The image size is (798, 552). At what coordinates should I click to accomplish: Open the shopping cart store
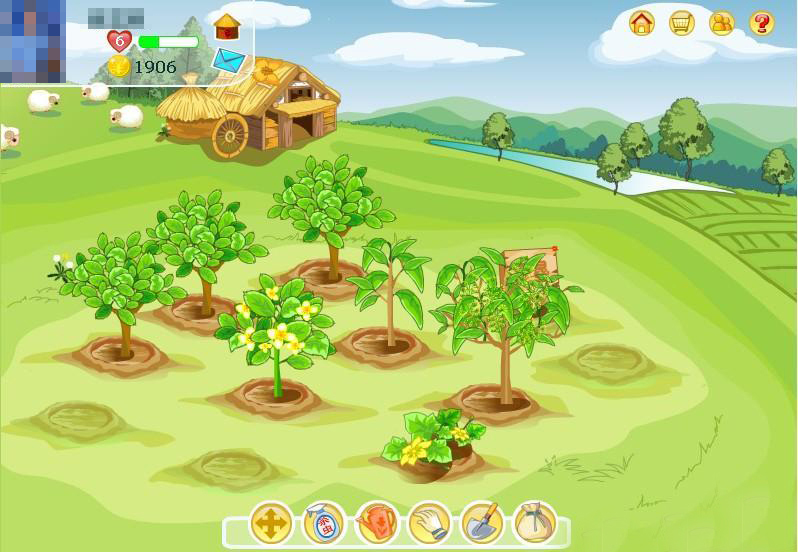pos(682,22)
